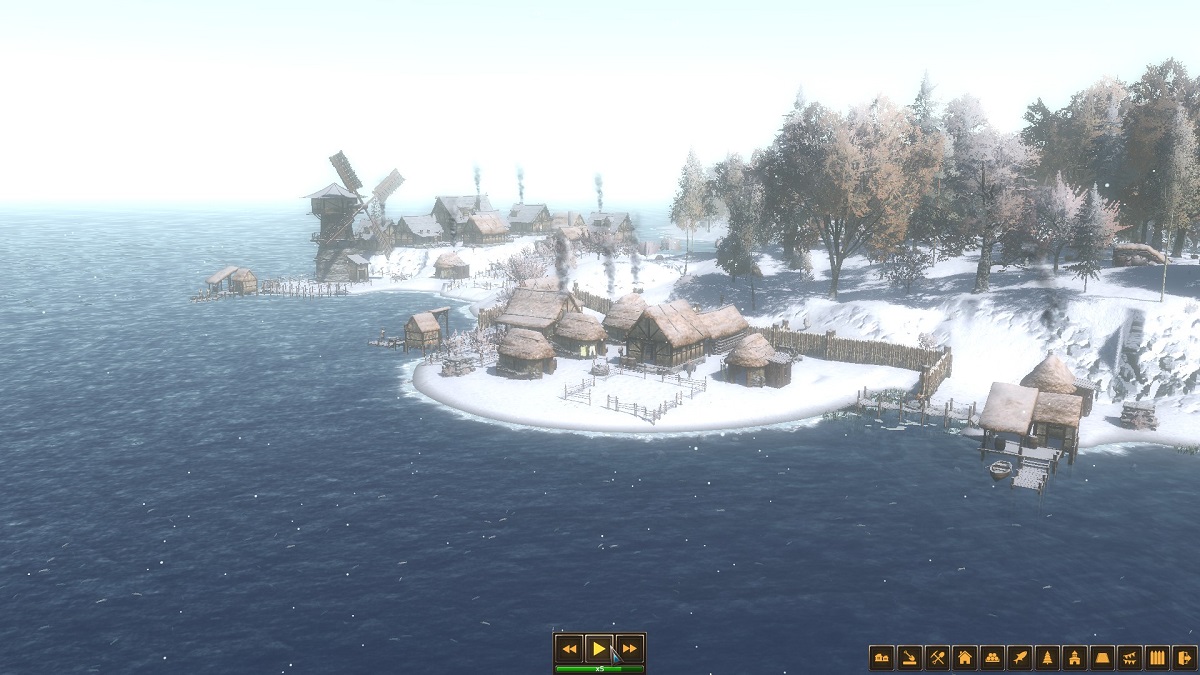This screenshot has height=675, width=1200.
Task: Open the wooden fence build icon
Action: pyautogui.click(x=1157, y=658)
